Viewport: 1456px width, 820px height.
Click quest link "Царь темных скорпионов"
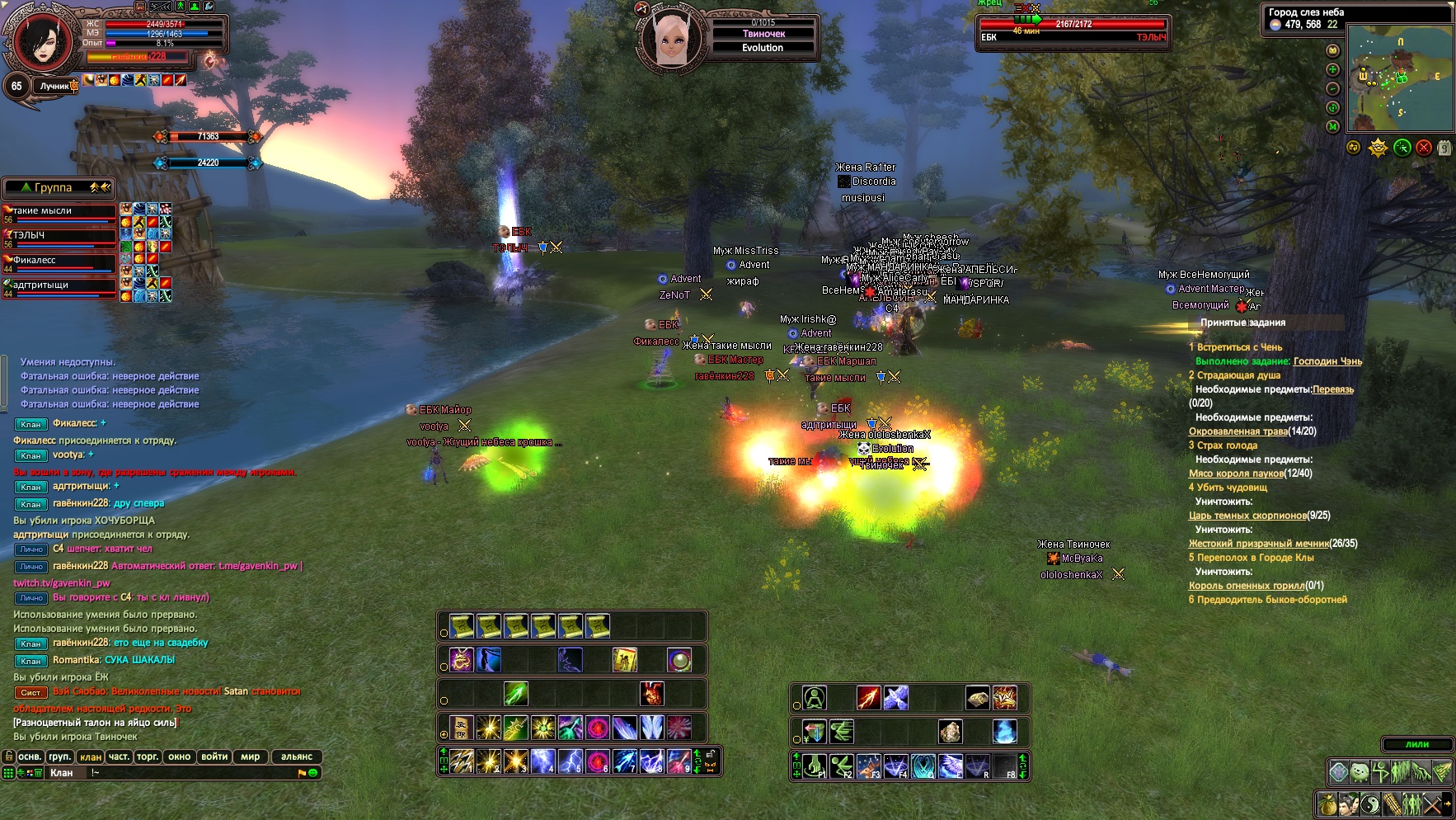pos(1247,516)
